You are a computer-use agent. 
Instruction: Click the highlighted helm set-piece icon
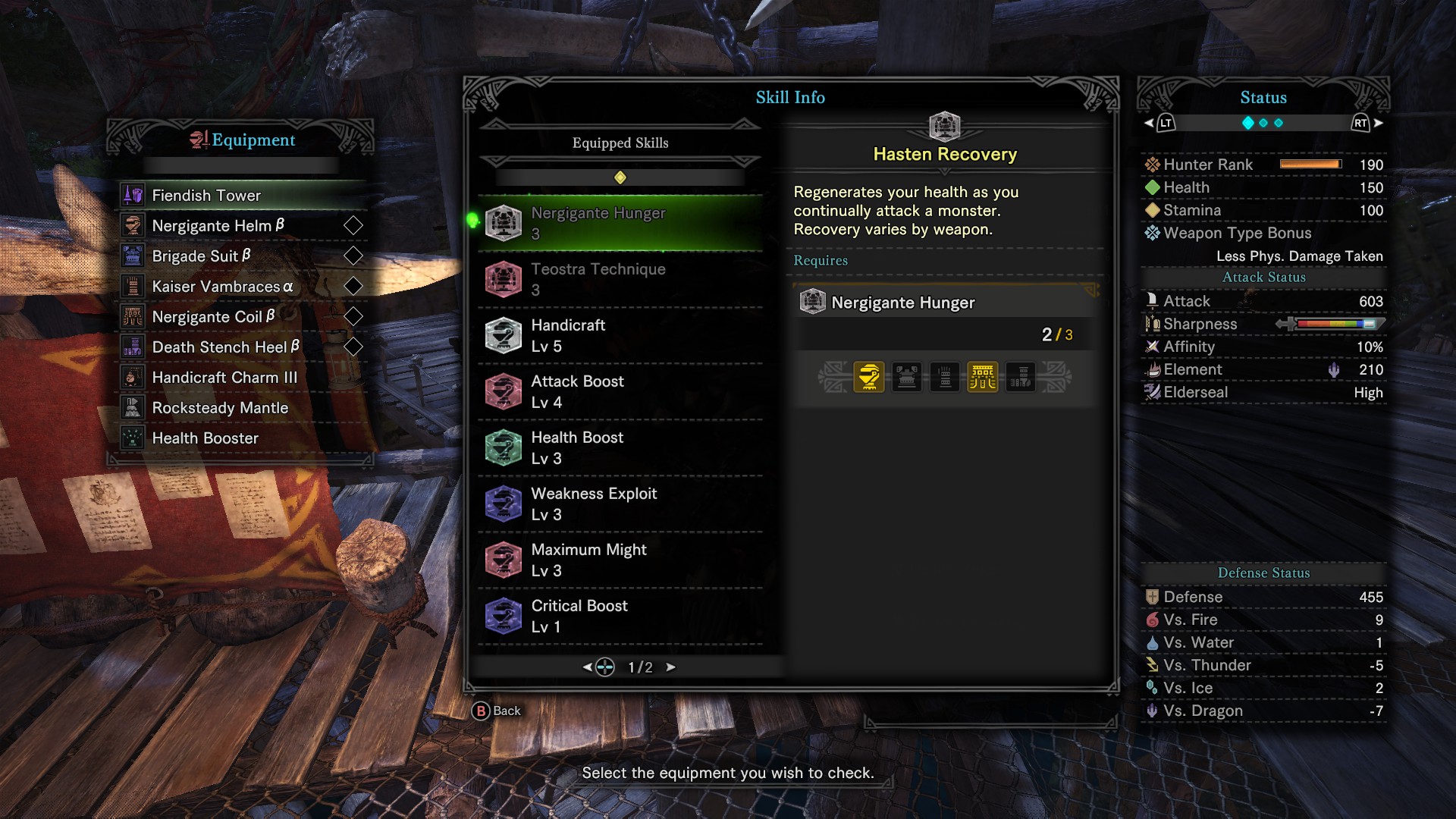pos(869,377)
